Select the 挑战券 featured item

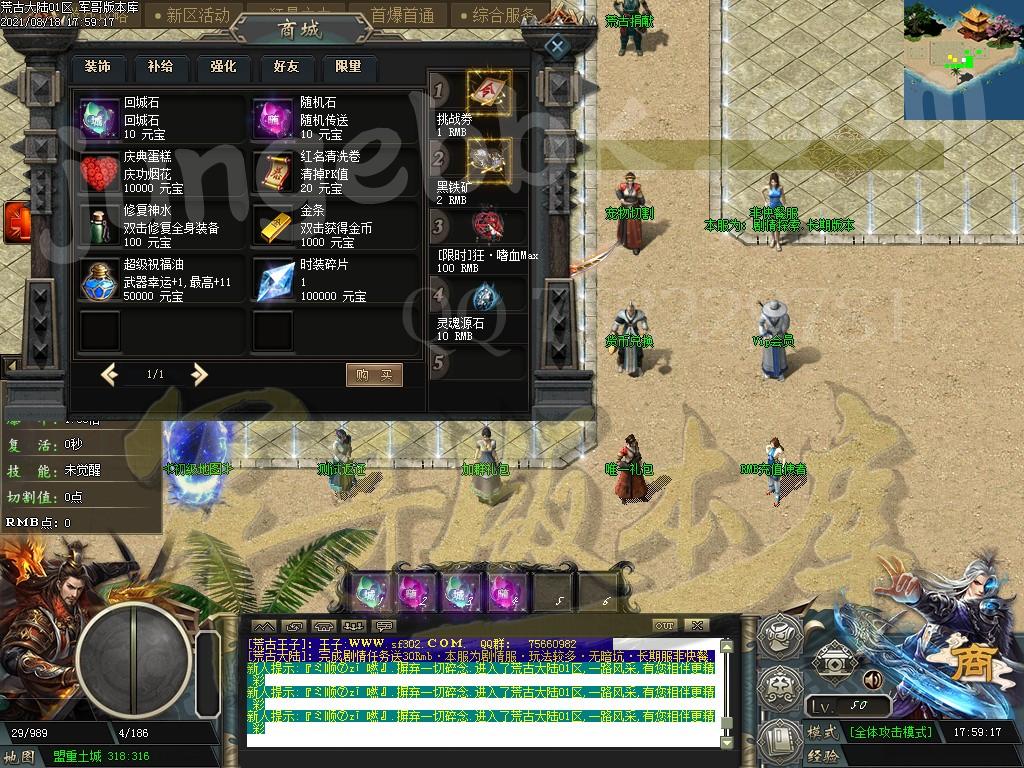point(488,91)
